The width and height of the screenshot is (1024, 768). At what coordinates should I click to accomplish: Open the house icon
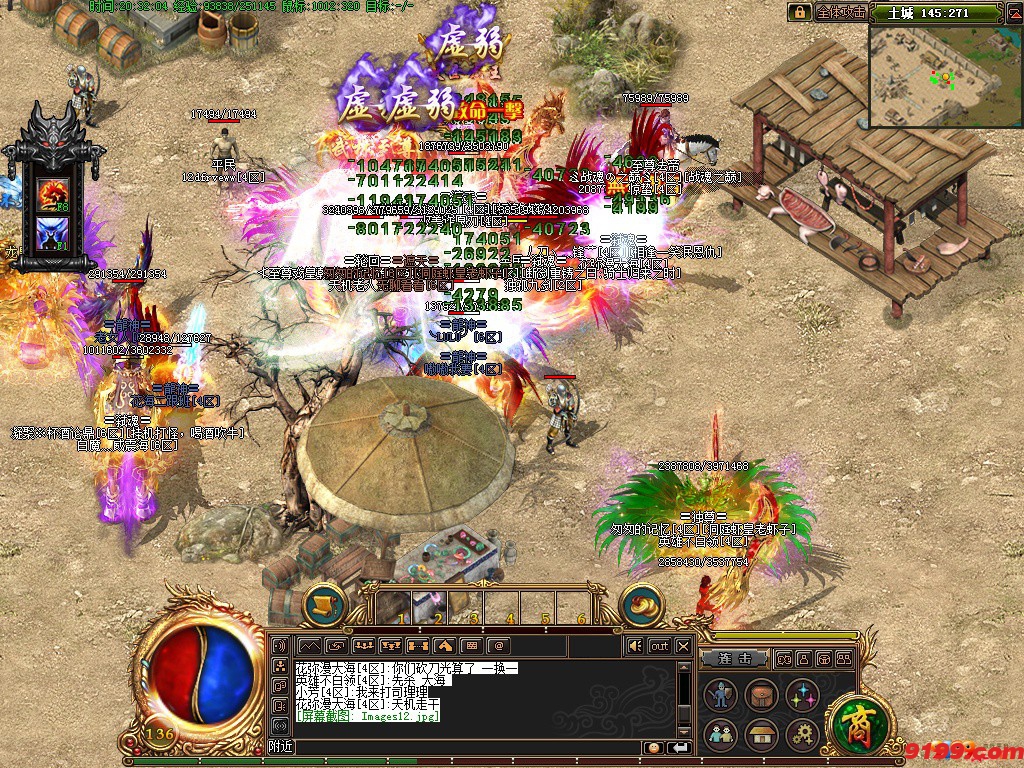pyautogui.click(x=762, y=735)
